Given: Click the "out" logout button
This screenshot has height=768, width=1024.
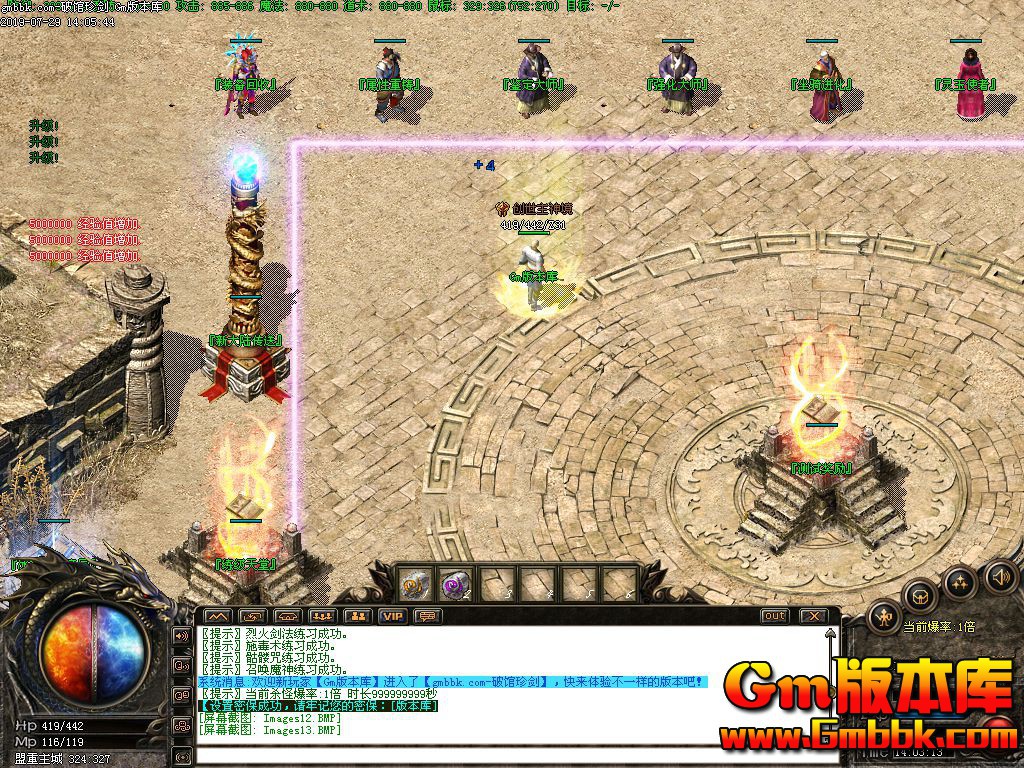Looking at the screenshot, I should pyautogui.click(x=774, y=616).
